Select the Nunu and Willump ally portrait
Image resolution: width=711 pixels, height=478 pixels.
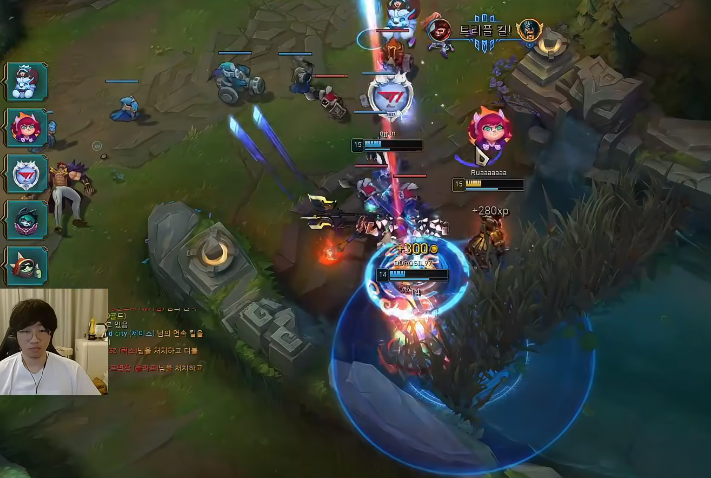tap(27, 82)
